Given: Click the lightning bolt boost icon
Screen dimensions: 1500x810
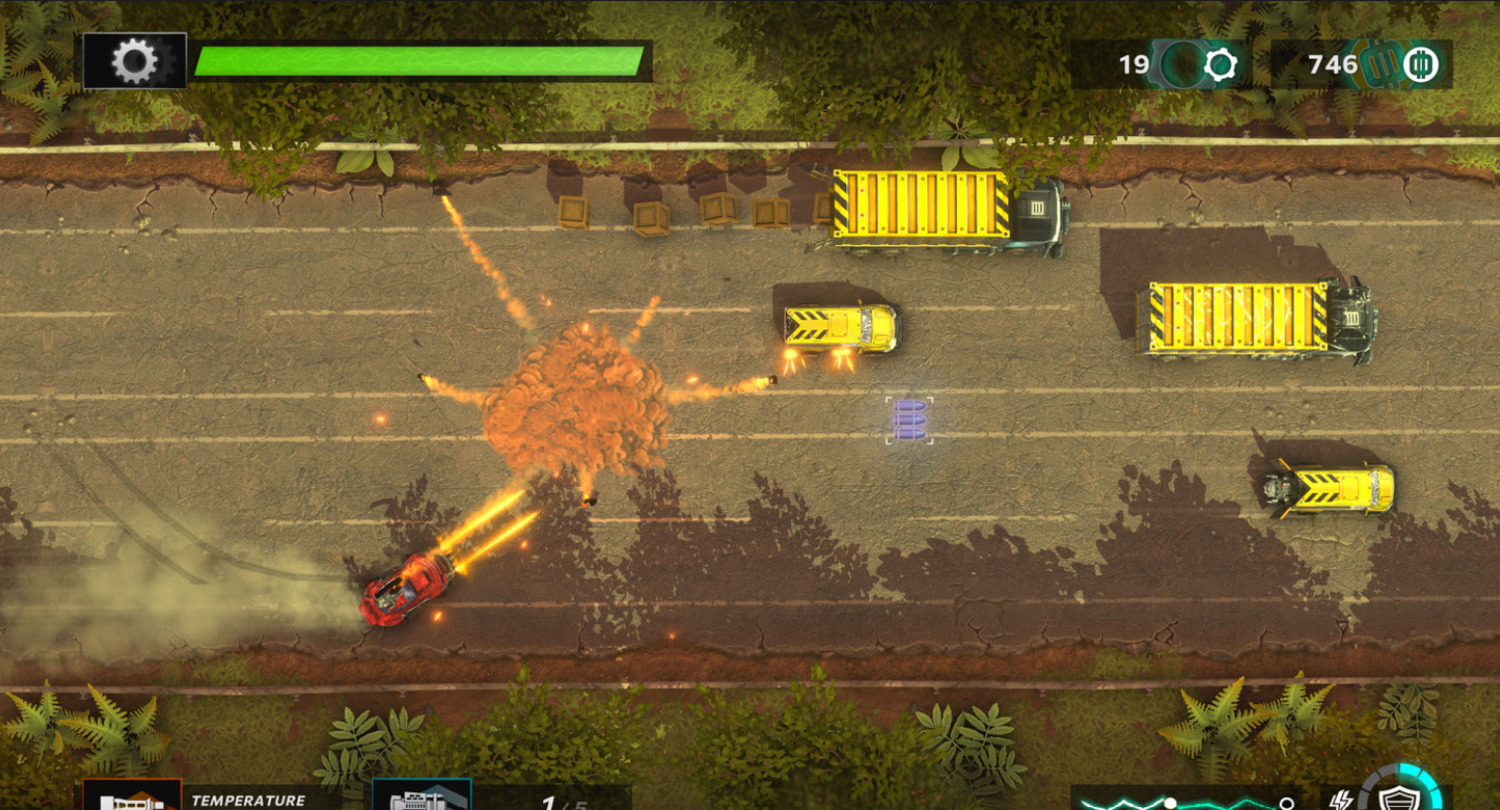Looking at the screenshot, I should [1338, 800].
